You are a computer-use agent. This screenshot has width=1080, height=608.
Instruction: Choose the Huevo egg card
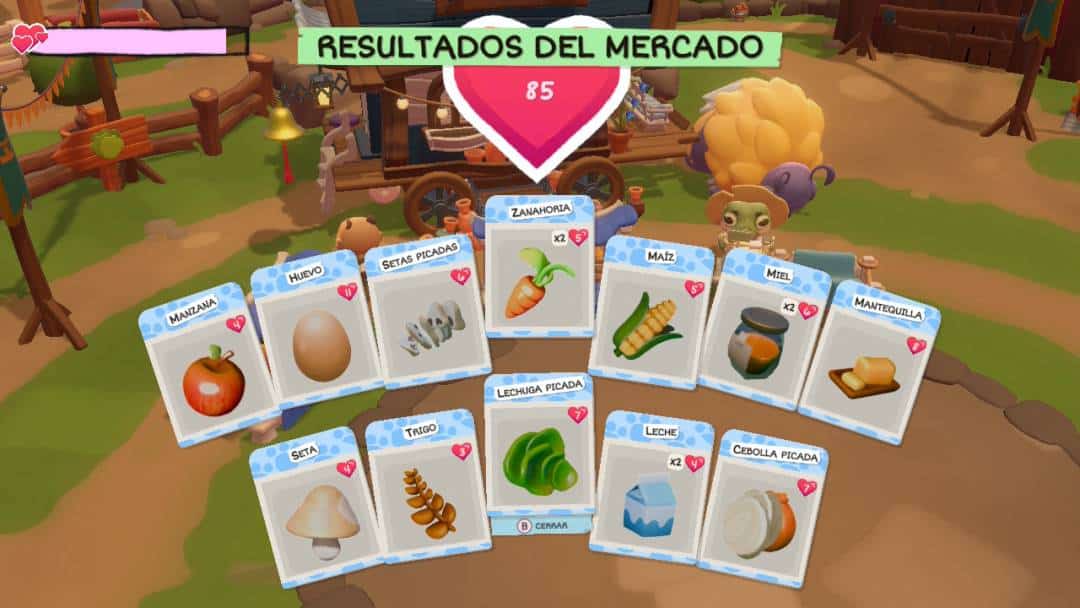click(318, 335)
